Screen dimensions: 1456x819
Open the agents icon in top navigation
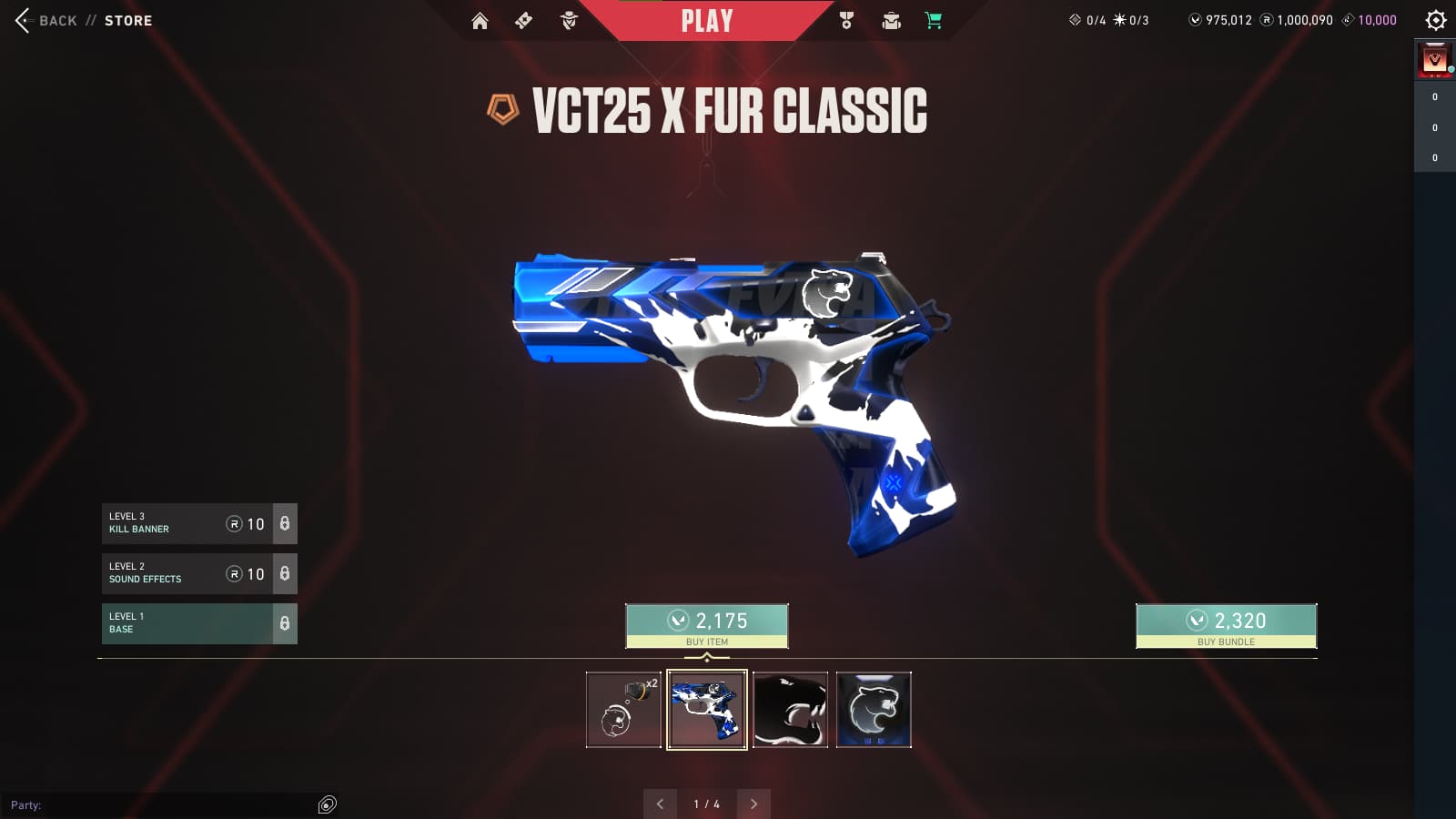(569, 21)
